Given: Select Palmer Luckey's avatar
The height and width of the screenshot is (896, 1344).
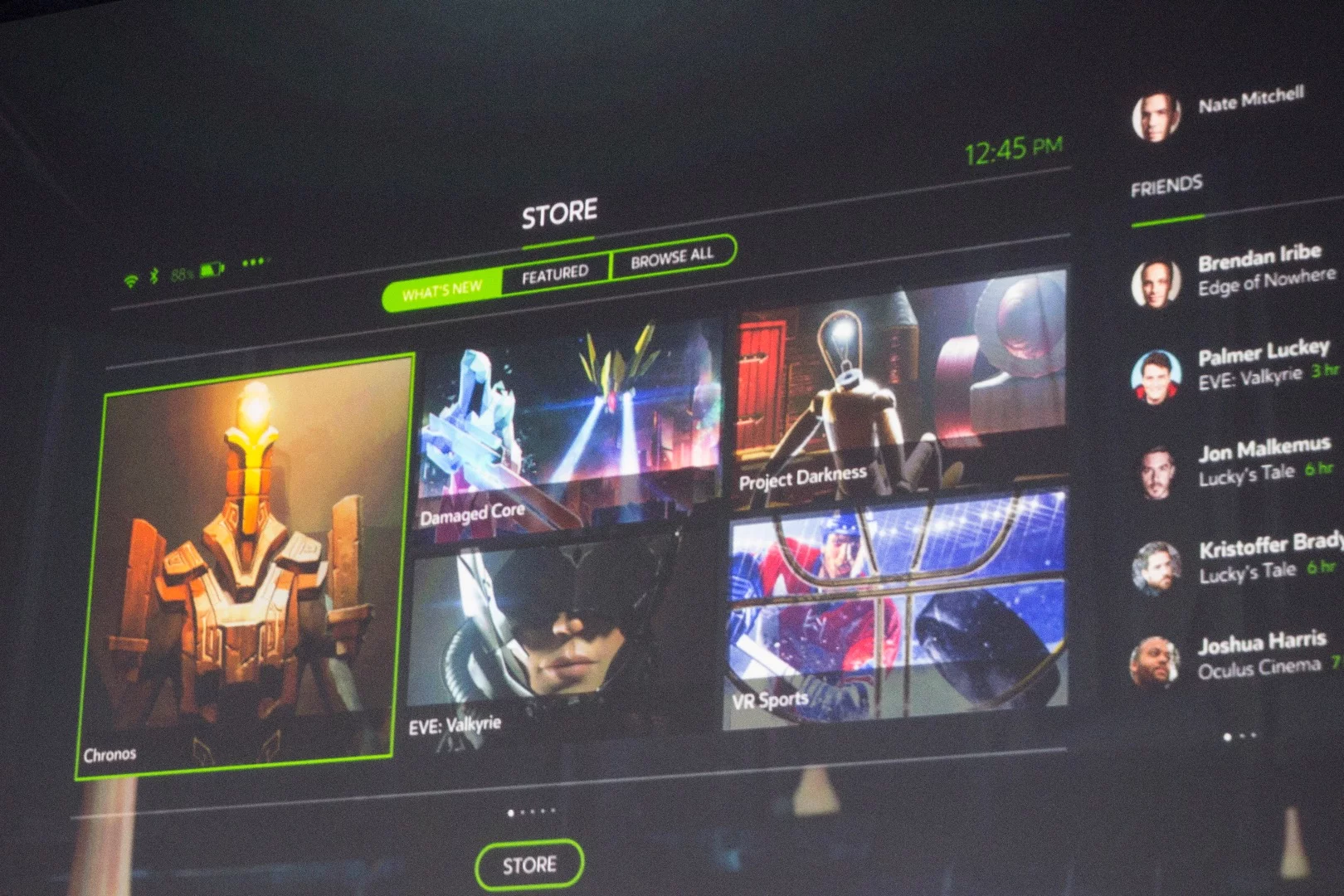Looking at the screenshot, I should 1157,377.
